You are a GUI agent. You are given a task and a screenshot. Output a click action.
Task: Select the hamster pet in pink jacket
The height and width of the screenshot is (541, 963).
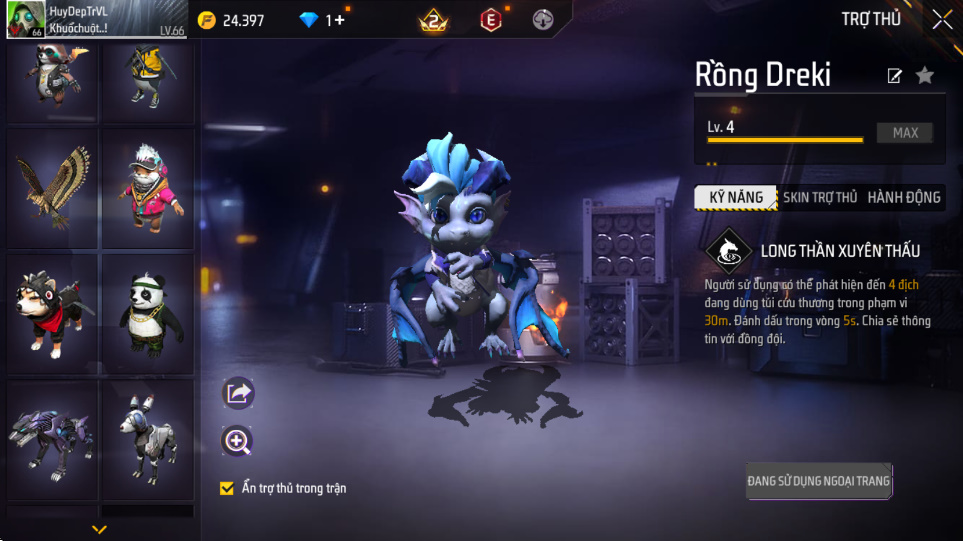(x=147, y=186)
